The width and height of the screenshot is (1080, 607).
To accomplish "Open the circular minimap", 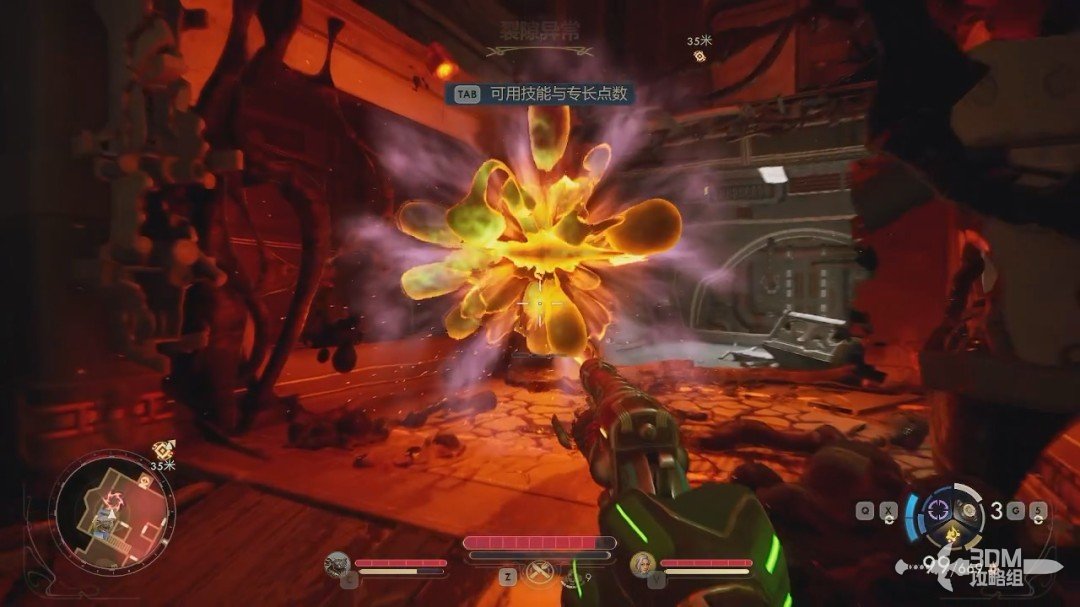I will (x=114, y=514).
